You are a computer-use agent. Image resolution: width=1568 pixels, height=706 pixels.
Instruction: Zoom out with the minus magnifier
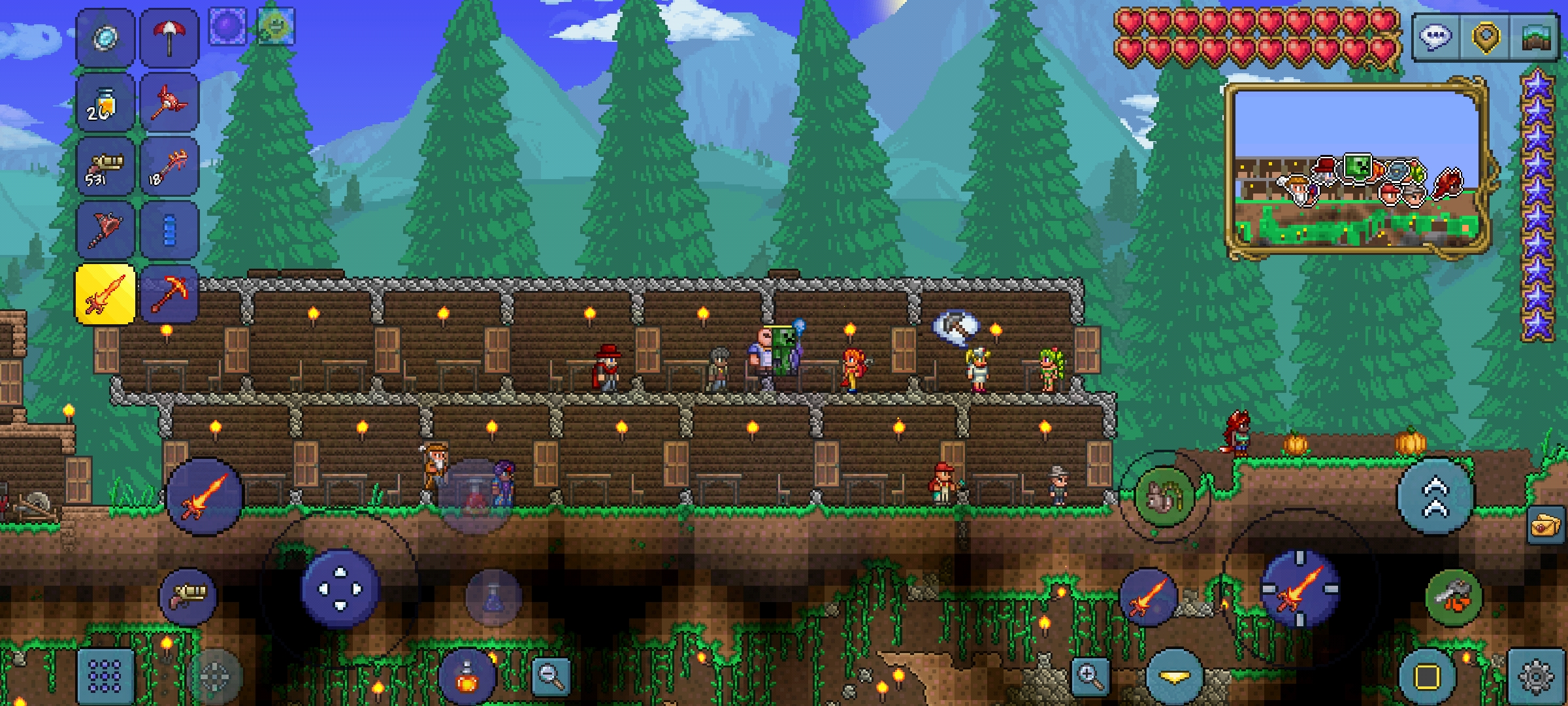[x=551, y=675]
